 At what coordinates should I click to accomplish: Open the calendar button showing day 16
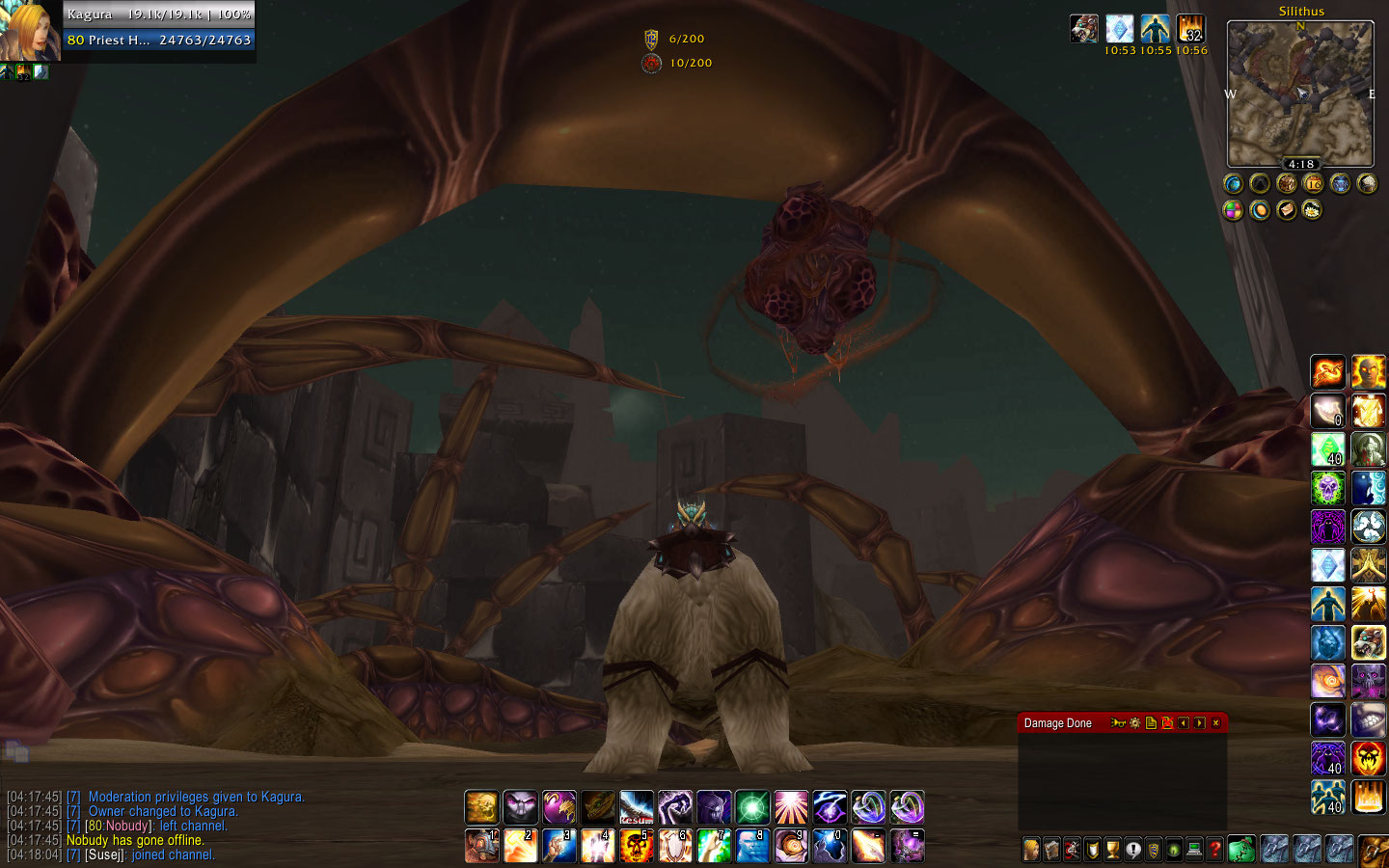[1313, 183]
